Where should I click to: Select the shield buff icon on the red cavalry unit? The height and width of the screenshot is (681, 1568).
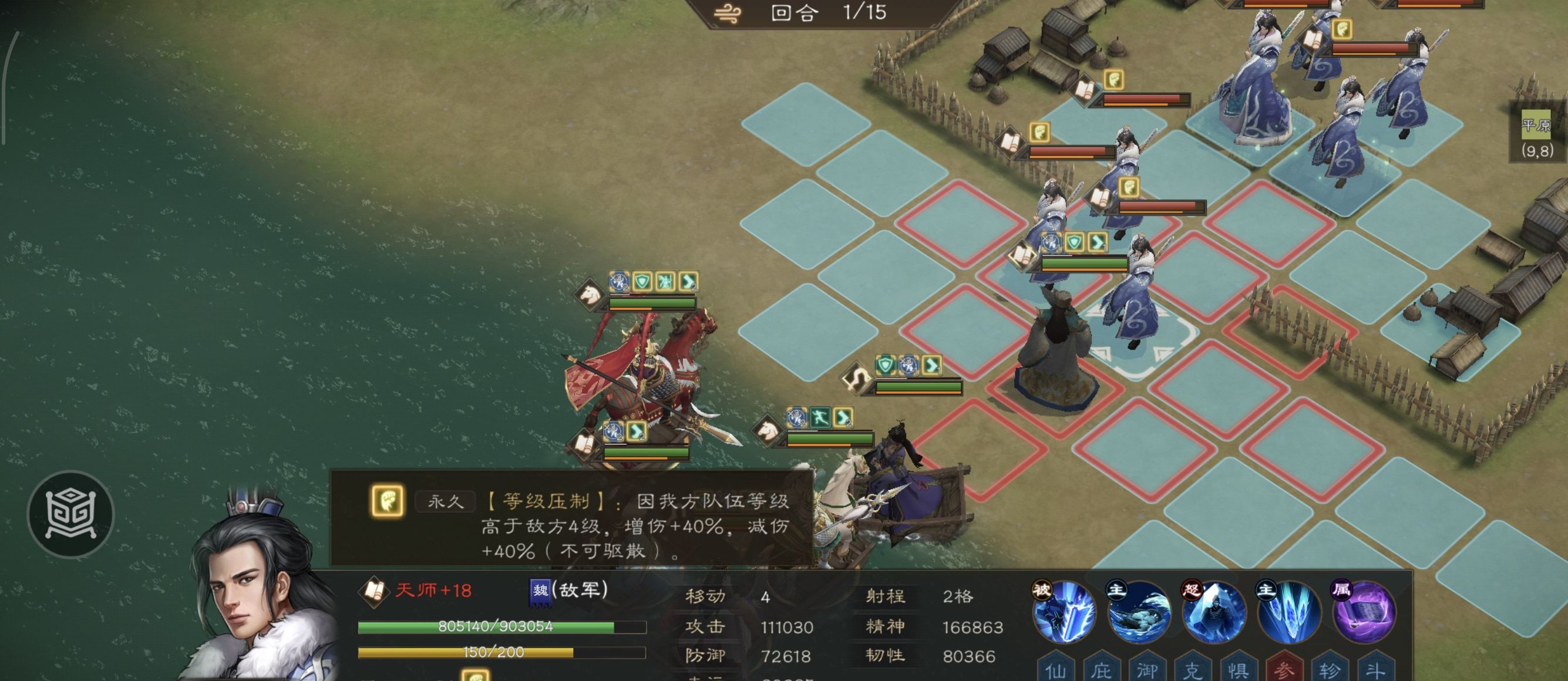643,281
